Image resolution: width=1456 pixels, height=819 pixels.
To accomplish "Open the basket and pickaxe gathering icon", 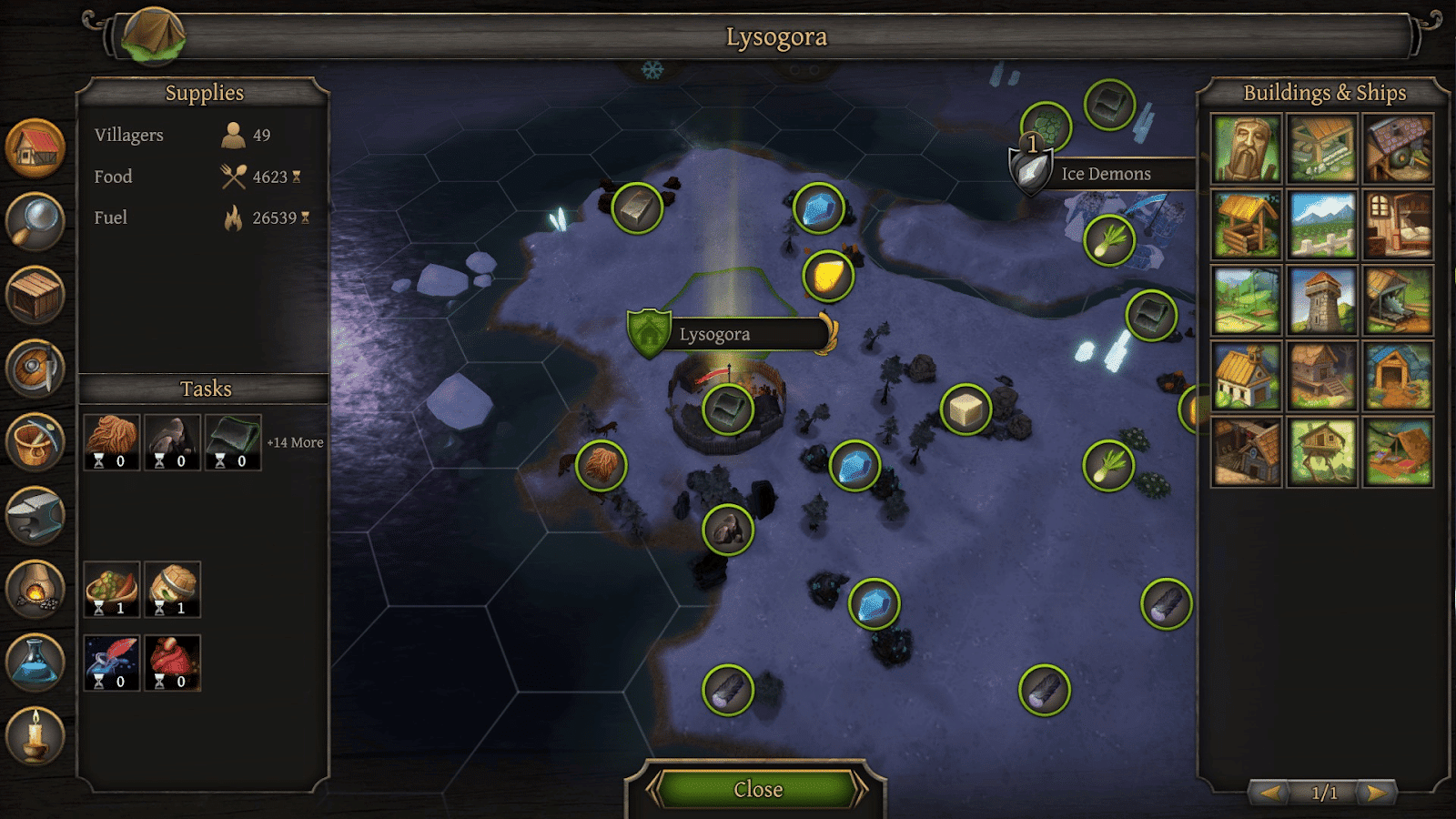I will tap(35, 442).
